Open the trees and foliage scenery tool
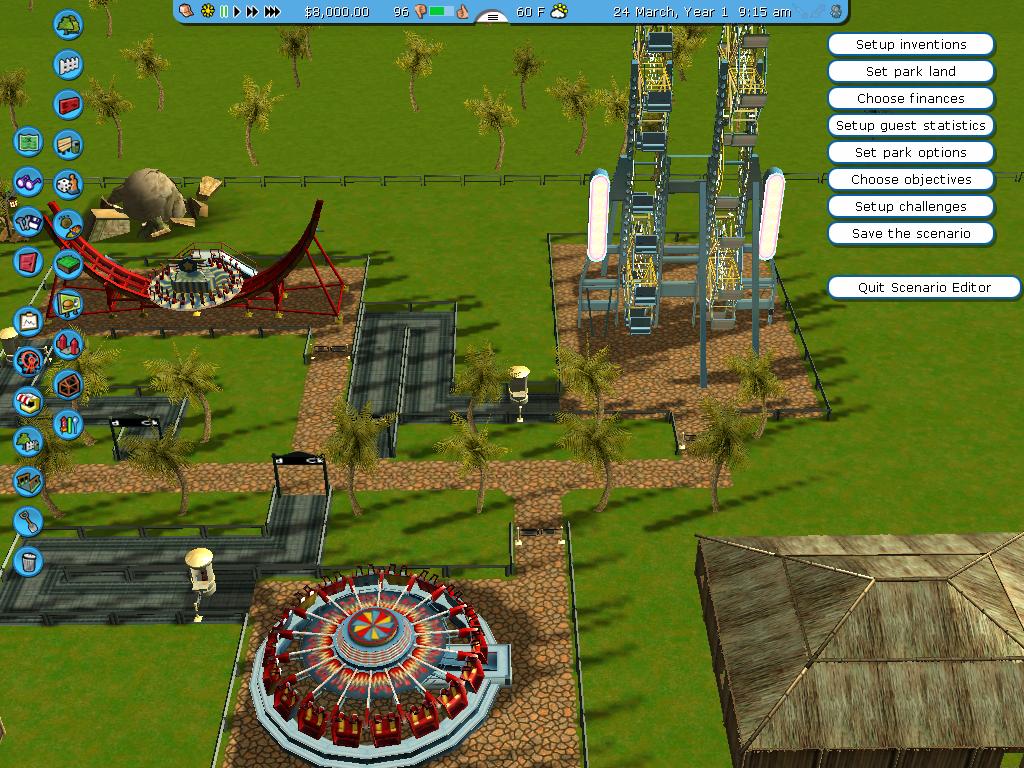This screenshot has width=1024, height=768. 68,24
